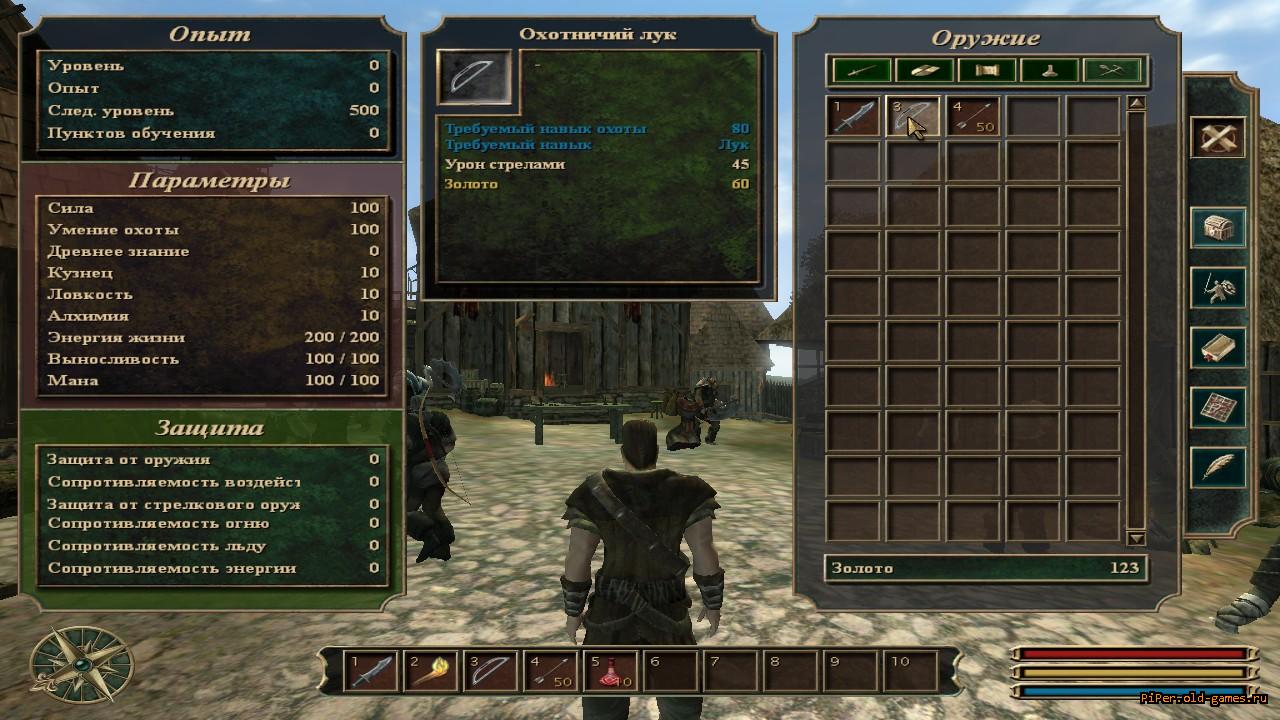The image size is (1280, 720).
Task: Select the armor category filter
Action: (924, 70)
